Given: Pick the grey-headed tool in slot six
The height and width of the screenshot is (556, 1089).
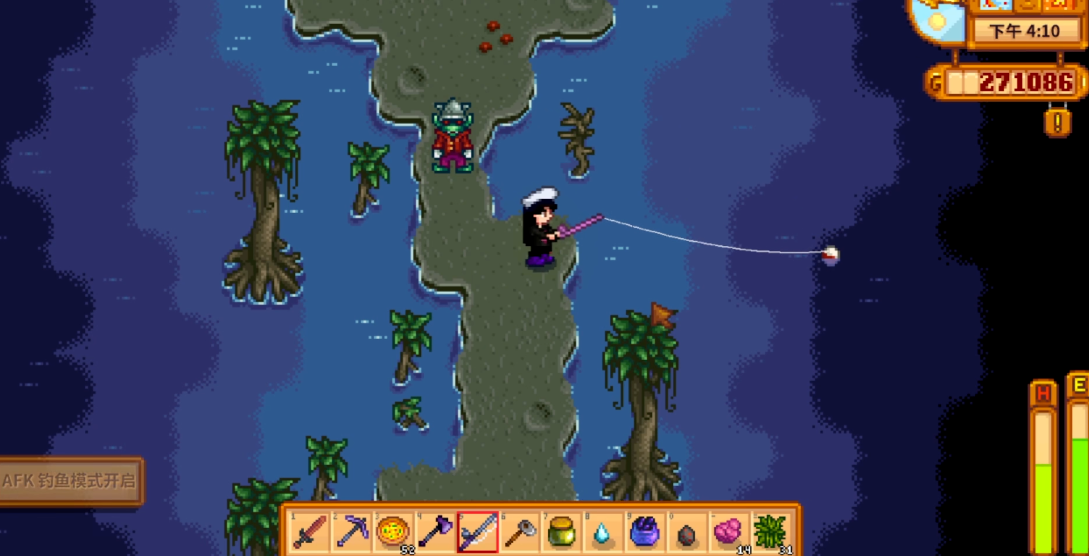Looking at the screenshot, I should (520, 530).
